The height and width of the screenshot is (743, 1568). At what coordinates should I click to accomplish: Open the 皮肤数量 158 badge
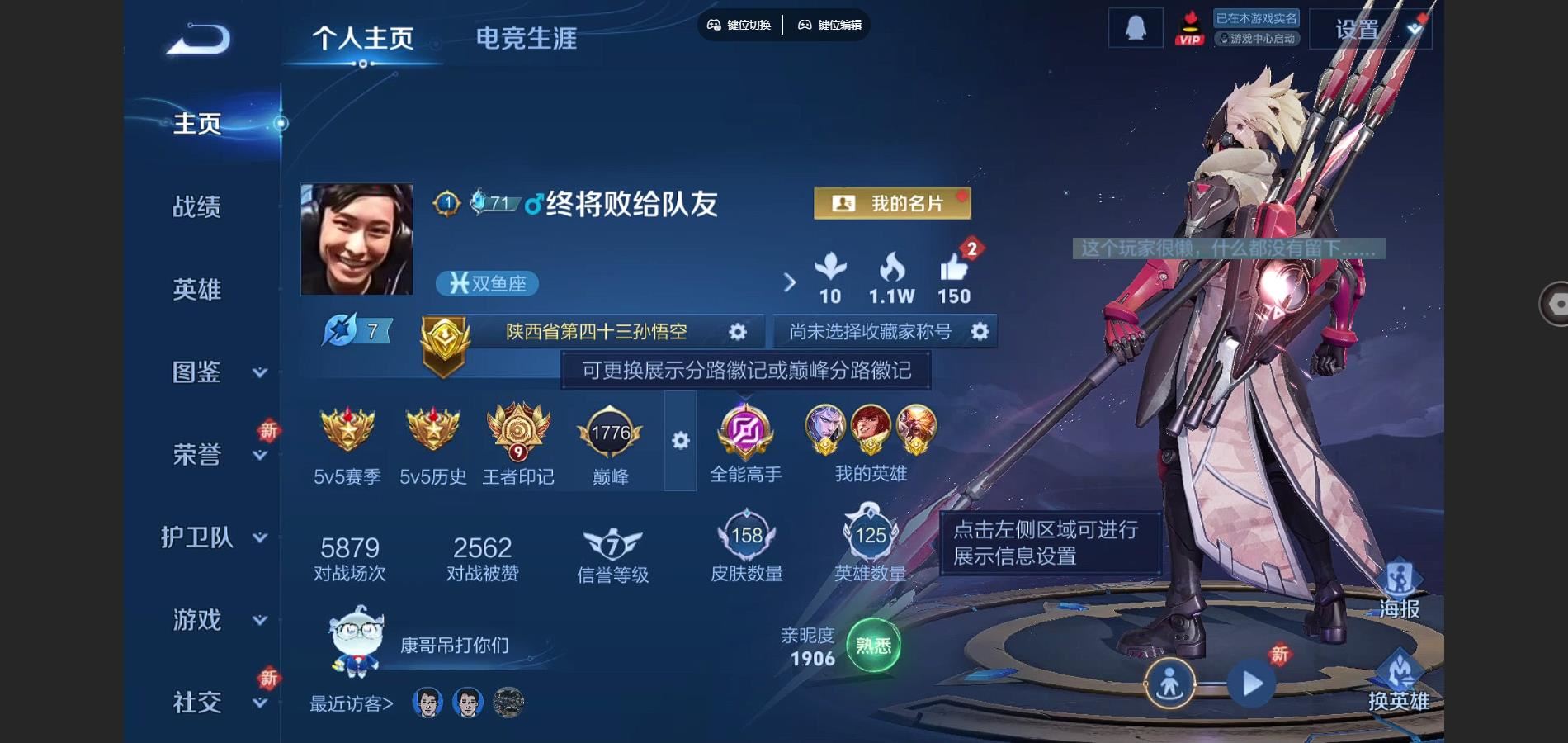point(746,537)
